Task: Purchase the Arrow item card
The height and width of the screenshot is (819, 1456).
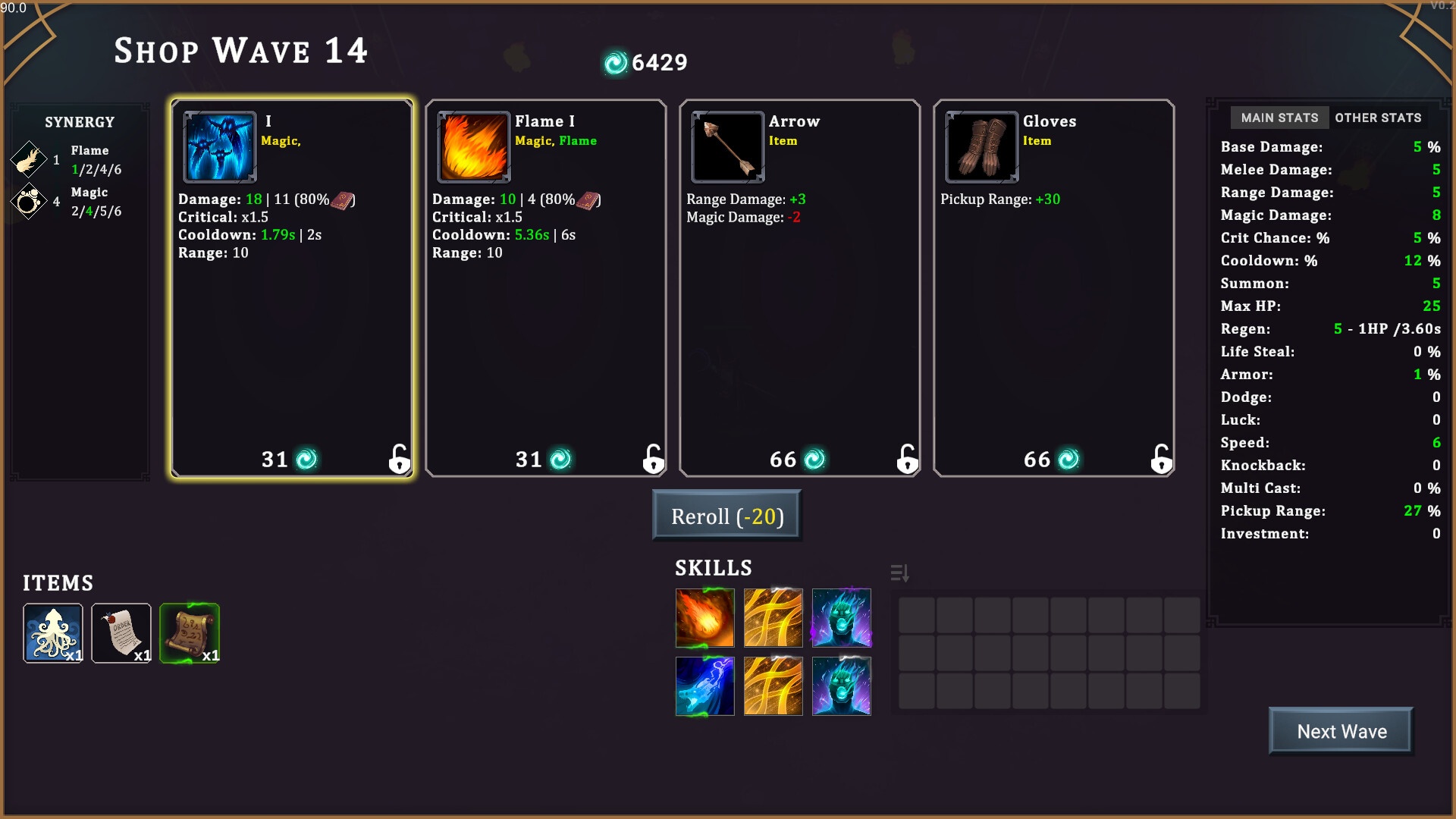Action: pyautogui.click(x=799, y=288)
